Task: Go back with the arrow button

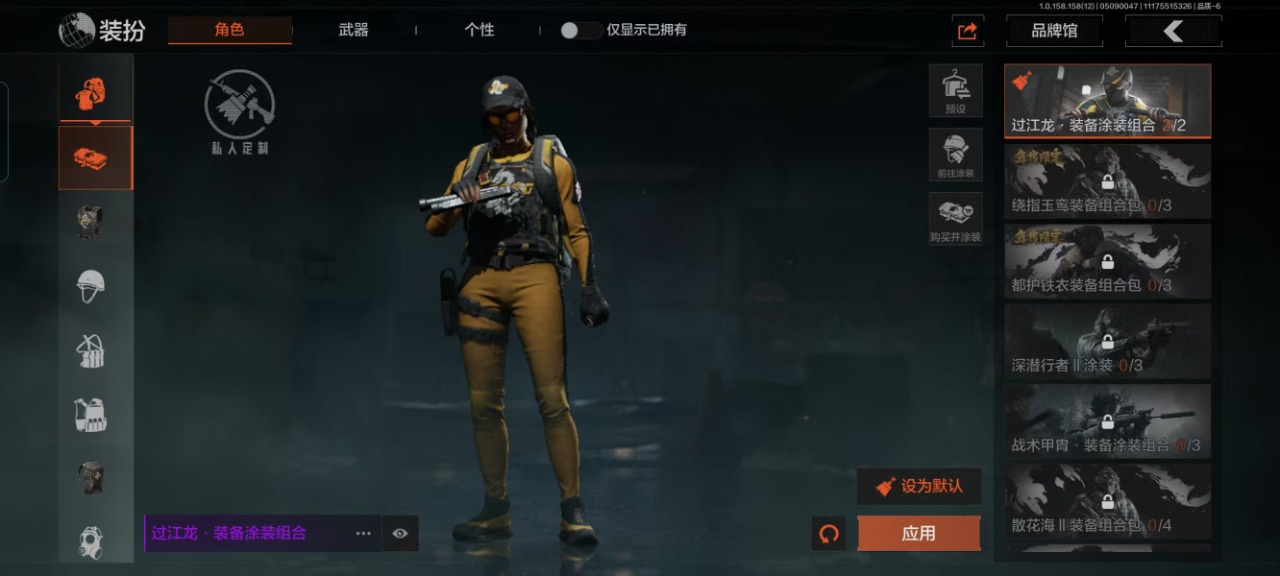Action: tap(1173, 31)
